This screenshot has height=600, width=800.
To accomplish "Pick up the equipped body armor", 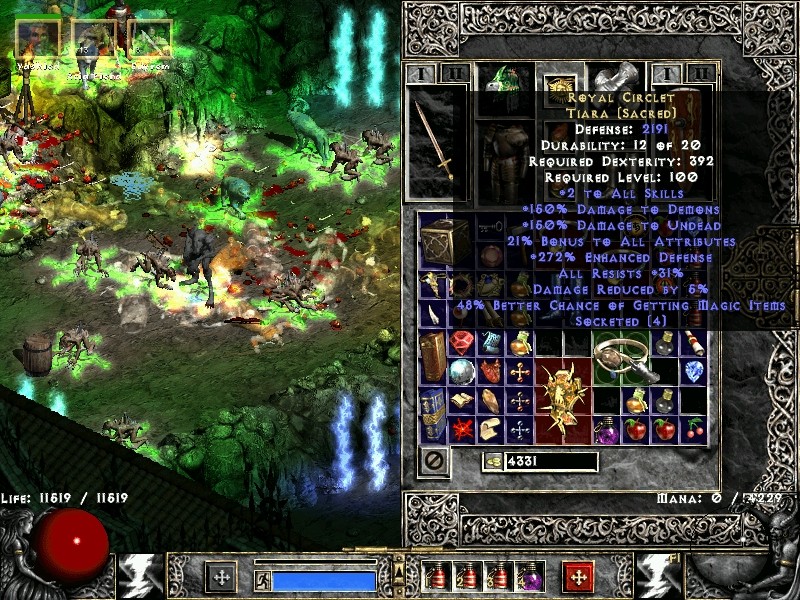I will (505, 160).
